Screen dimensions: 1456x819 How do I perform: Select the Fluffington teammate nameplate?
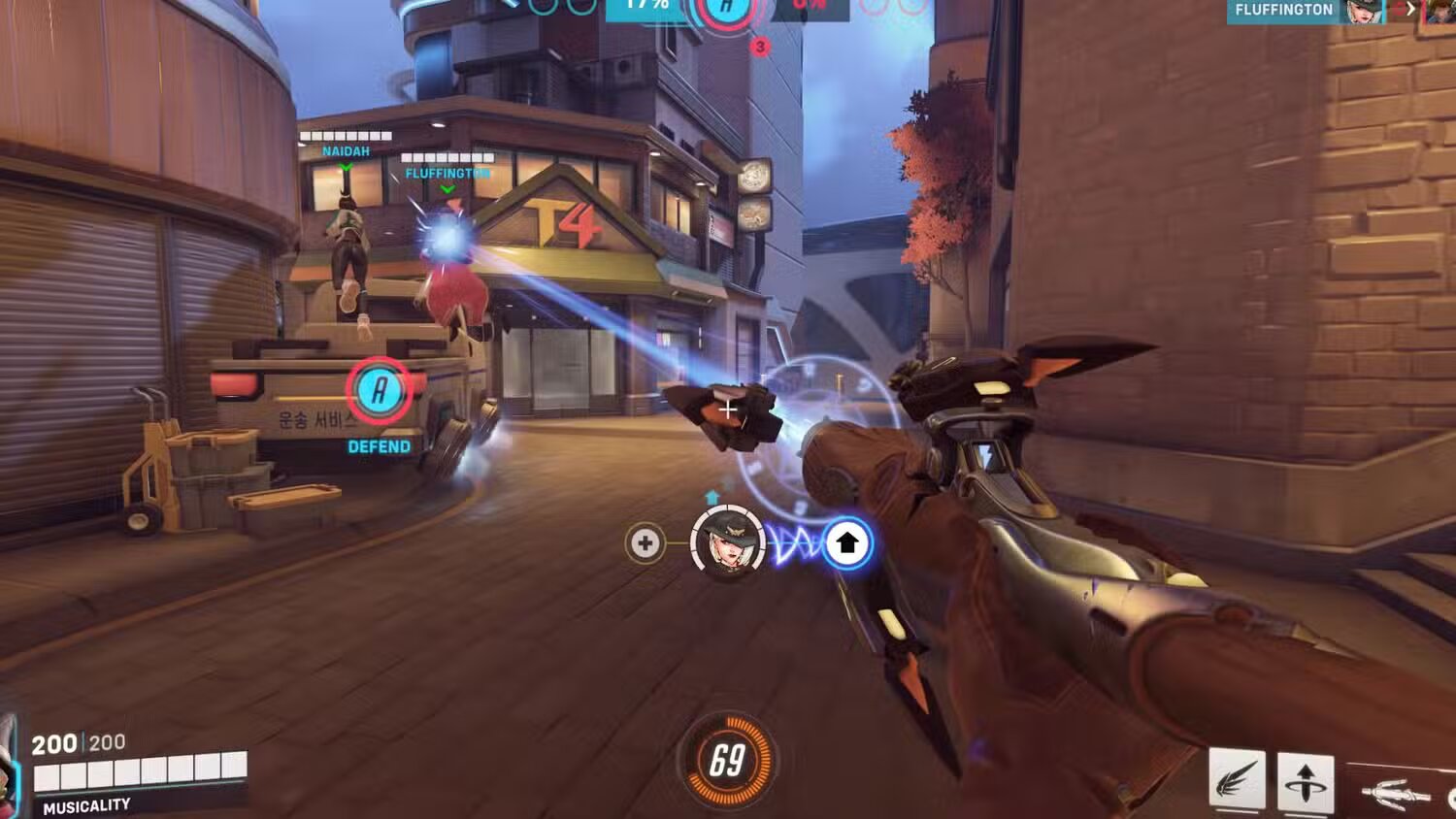[x=447, y=173]
